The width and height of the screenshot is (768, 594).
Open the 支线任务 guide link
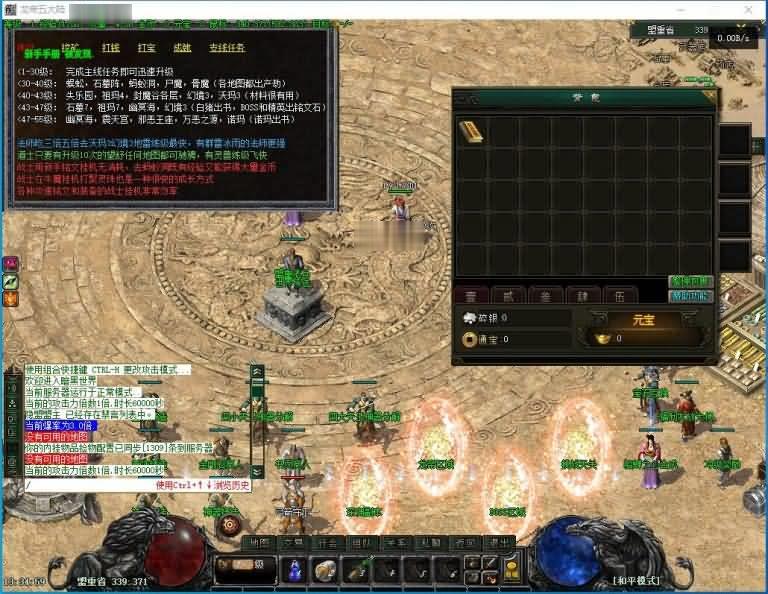click(226, 47)
